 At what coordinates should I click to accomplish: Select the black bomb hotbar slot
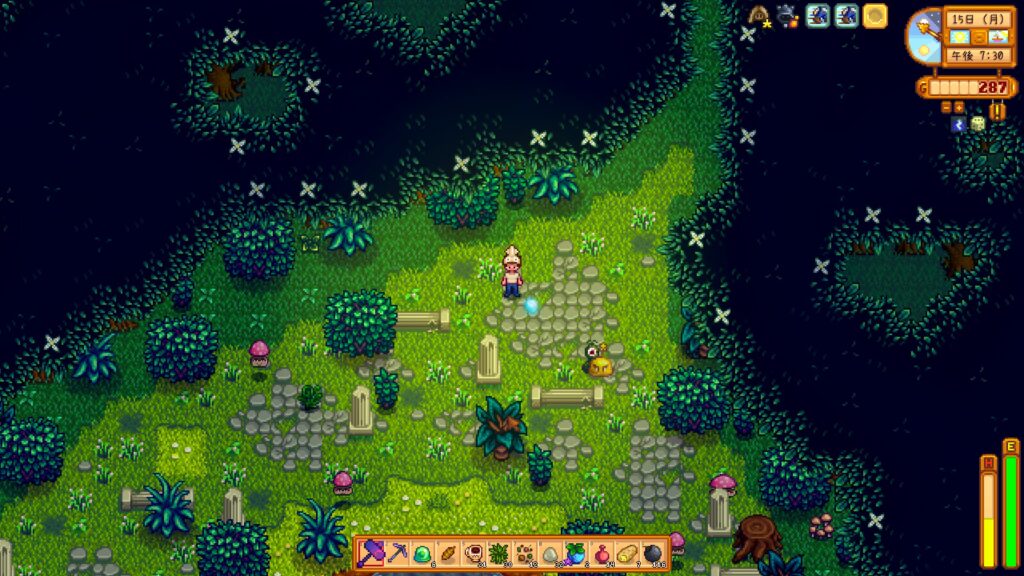652,552
